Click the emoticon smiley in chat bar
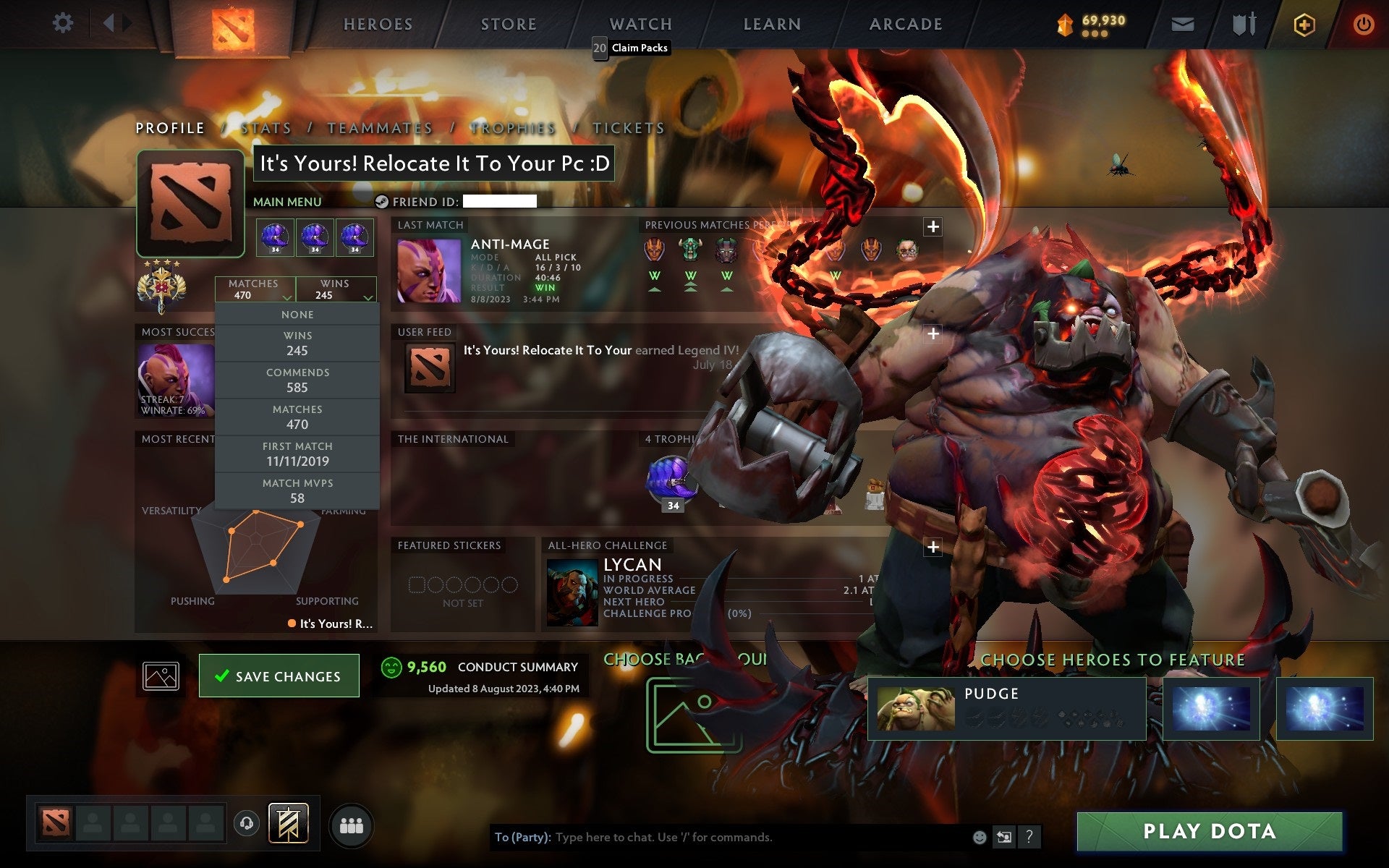The width and height of the screenshot is (1389, 868). (980, 838)
